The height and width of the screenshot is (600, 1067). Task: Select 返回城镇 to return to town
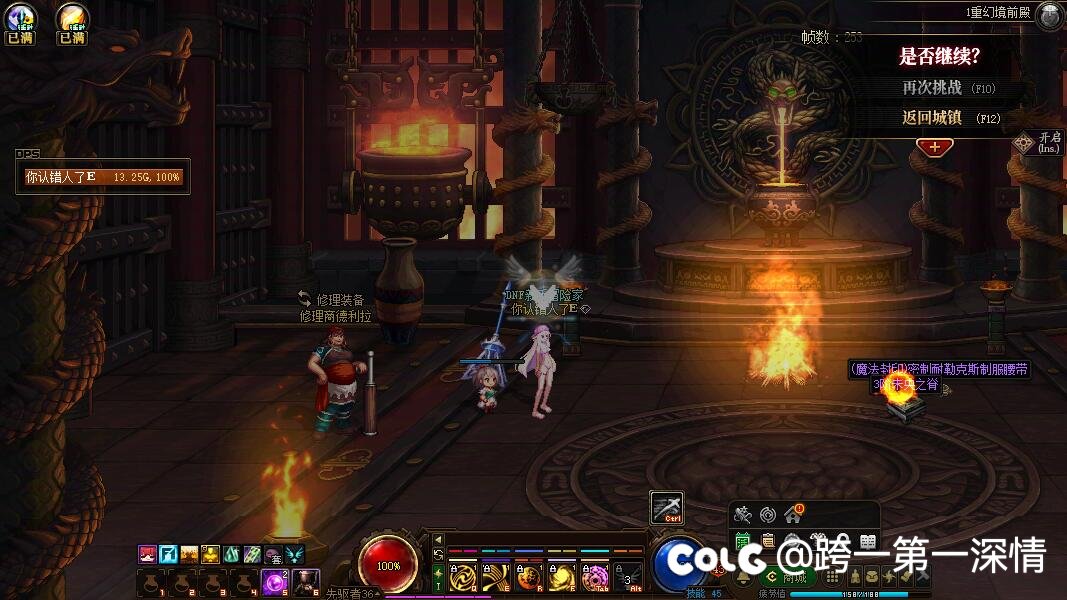coord(932,117)
